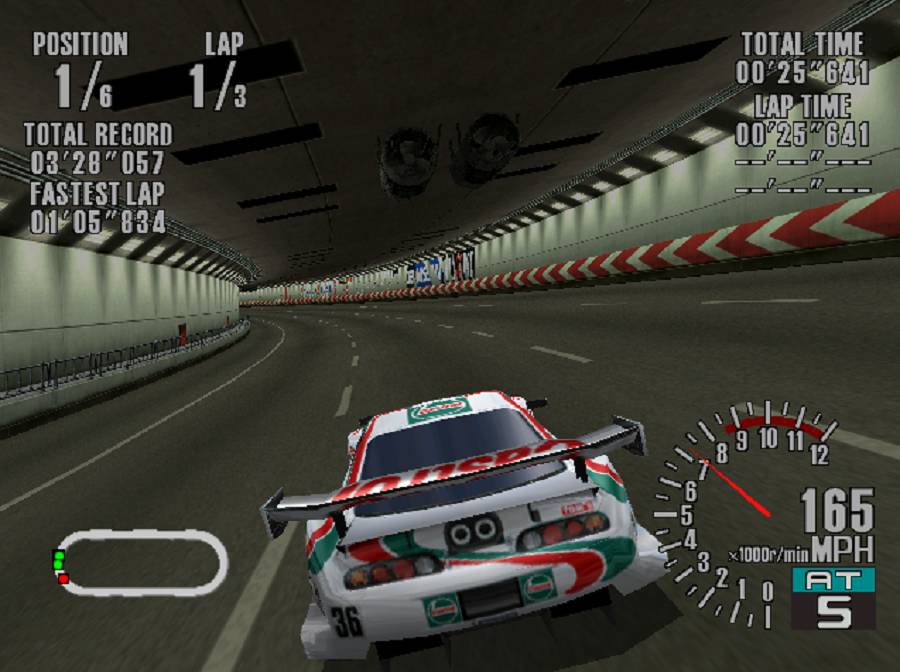Image resolution: width=900 pixels, height=672 pixels.
Task: Select the AT transmission gear indicator
Action: click(833, 598)
